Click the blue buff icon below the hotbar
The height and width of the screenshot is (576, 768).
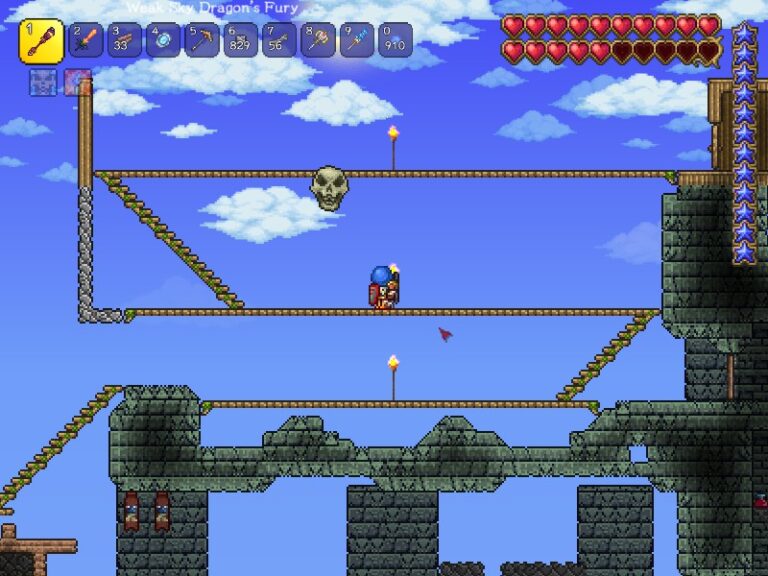[x=43, y=82]
